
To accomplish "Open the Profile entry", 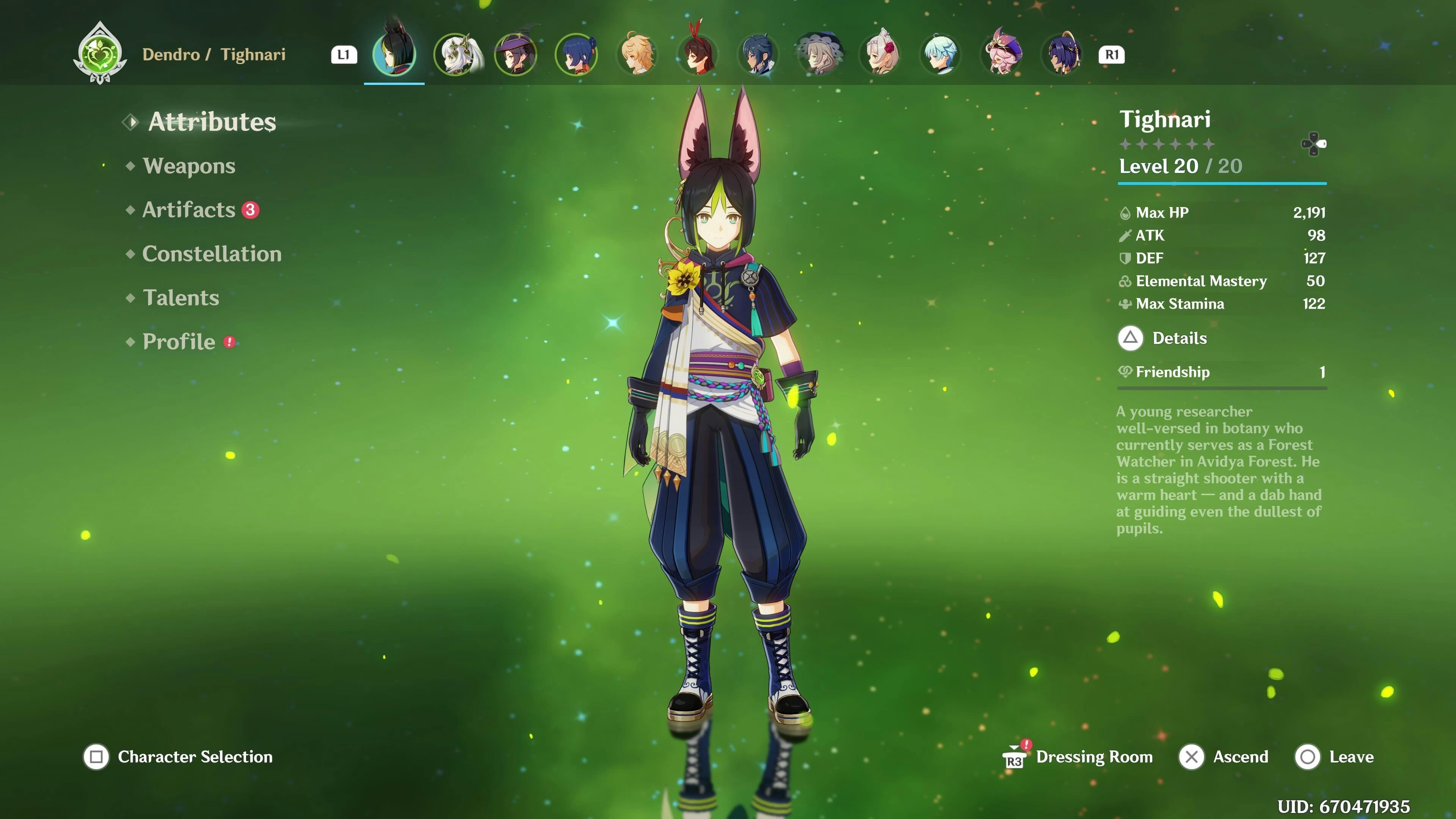I will click(x=179, y=342).
